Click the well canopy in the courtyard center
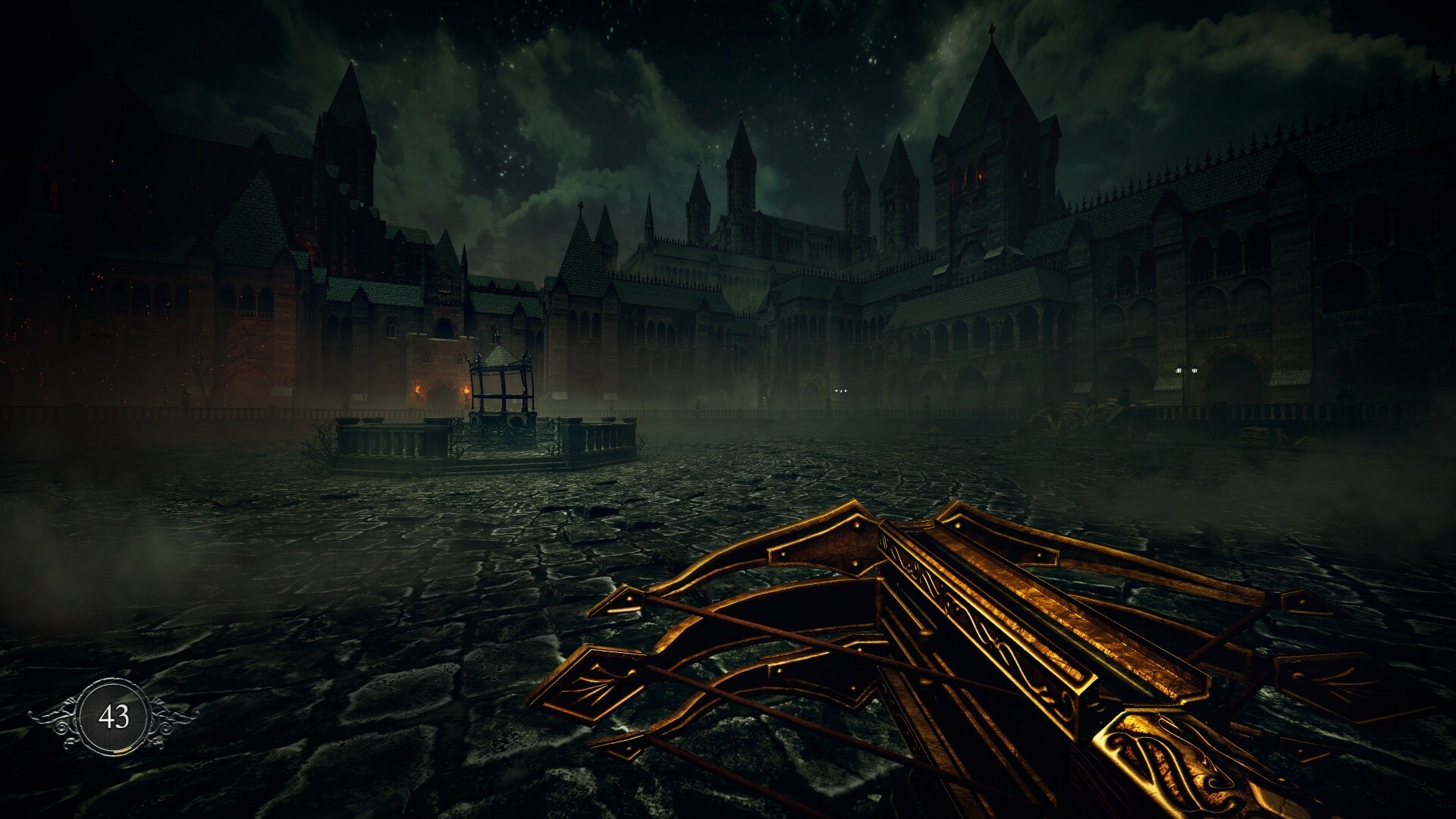1456x819 pixels. pos(500,364)
